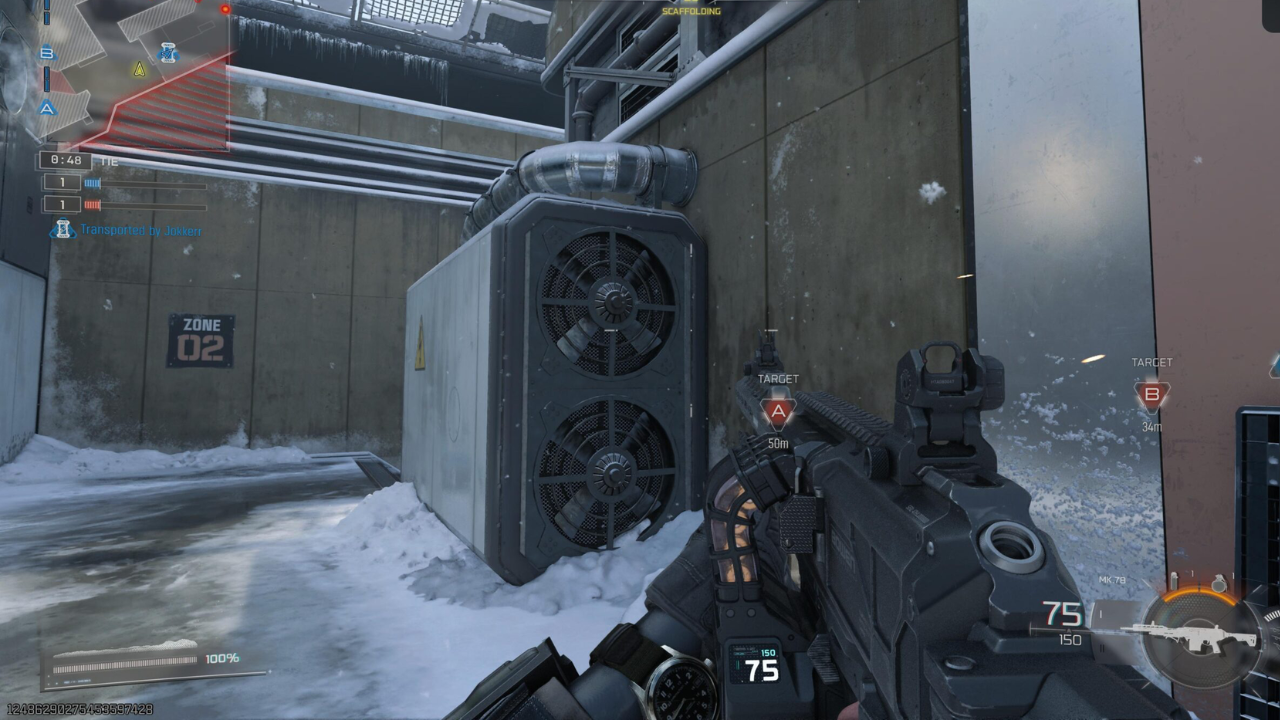Choose the tactical grenade icon
Image resolution: width=1280 pixels, height=720 pixels.
[1173, 581]
